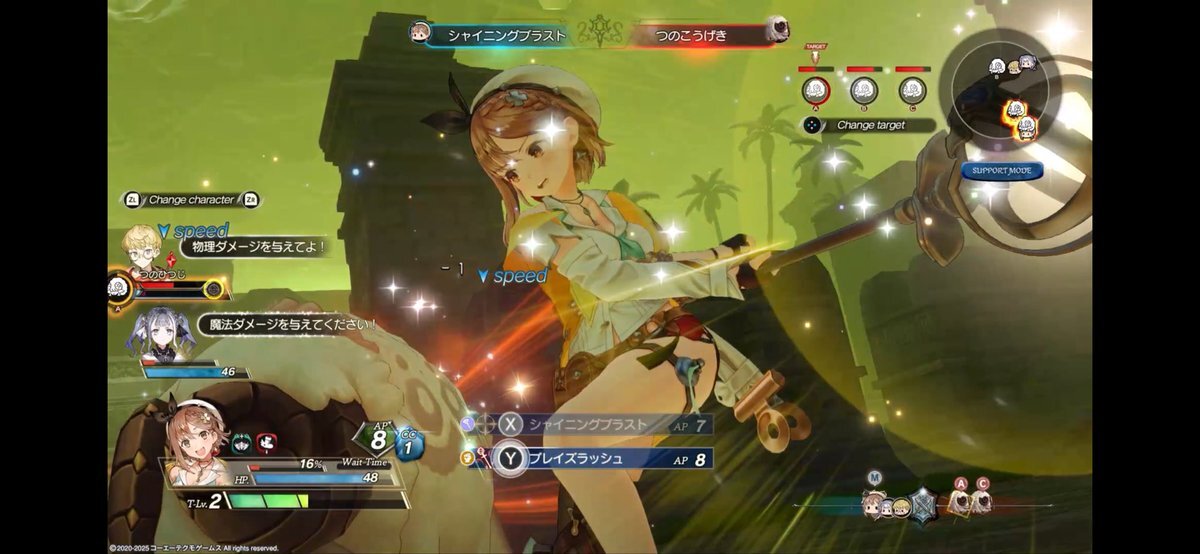1200x554 pixels.
Task: Open the circular battle radar minimap
Action: [x=1006, y=95]
